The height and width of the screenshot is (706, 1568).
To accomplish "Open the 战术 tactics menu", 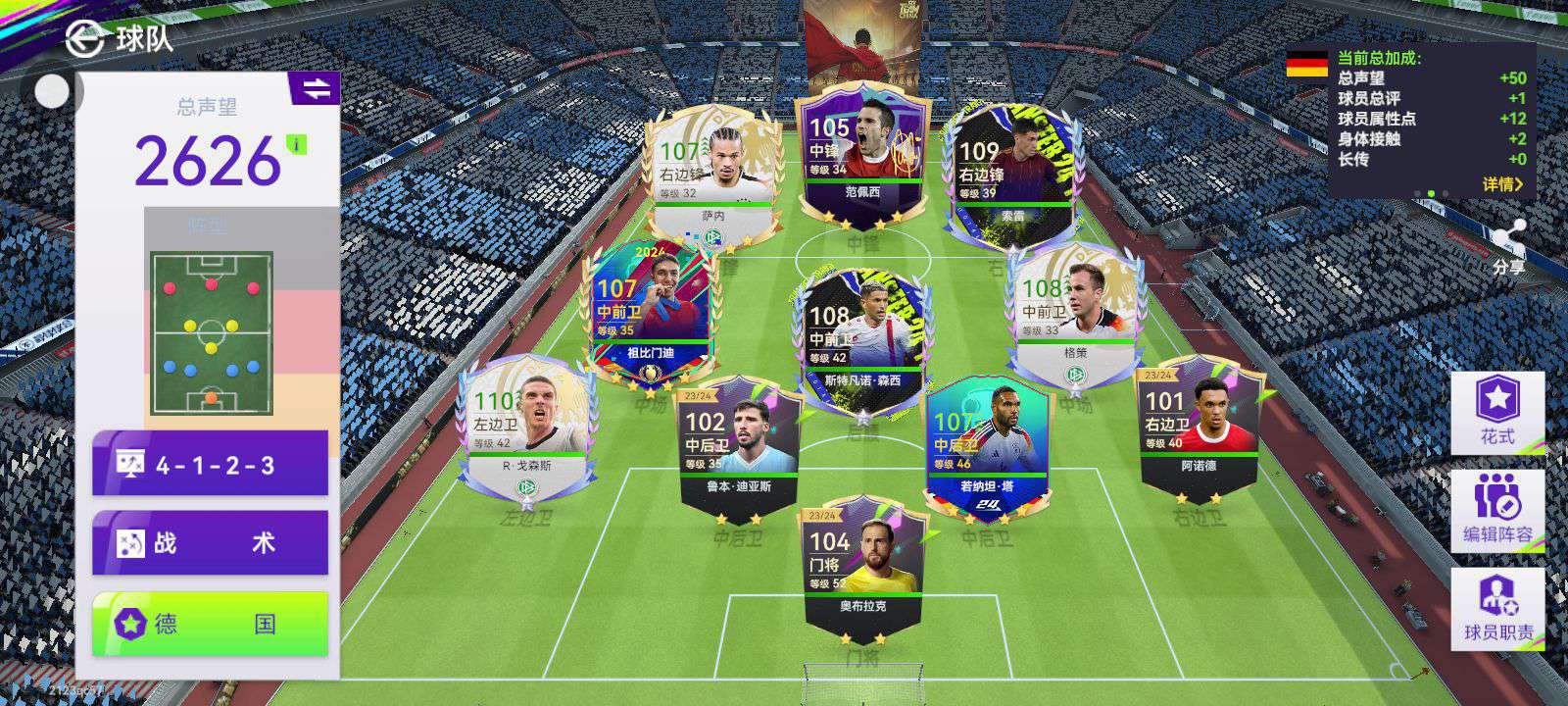I will 210,542.
